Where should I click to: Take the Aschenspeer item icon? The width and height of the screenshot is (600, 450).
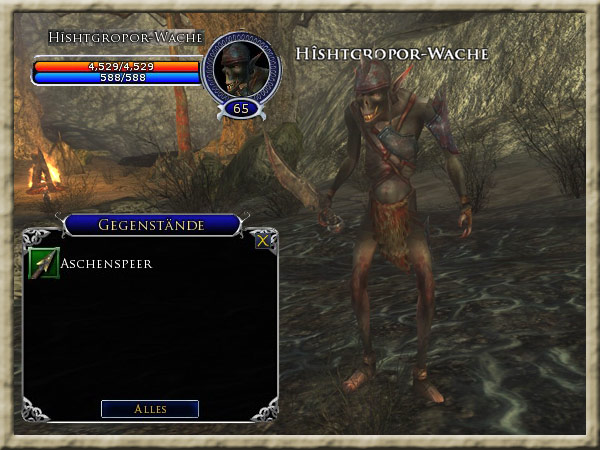[x=44, y=264]
